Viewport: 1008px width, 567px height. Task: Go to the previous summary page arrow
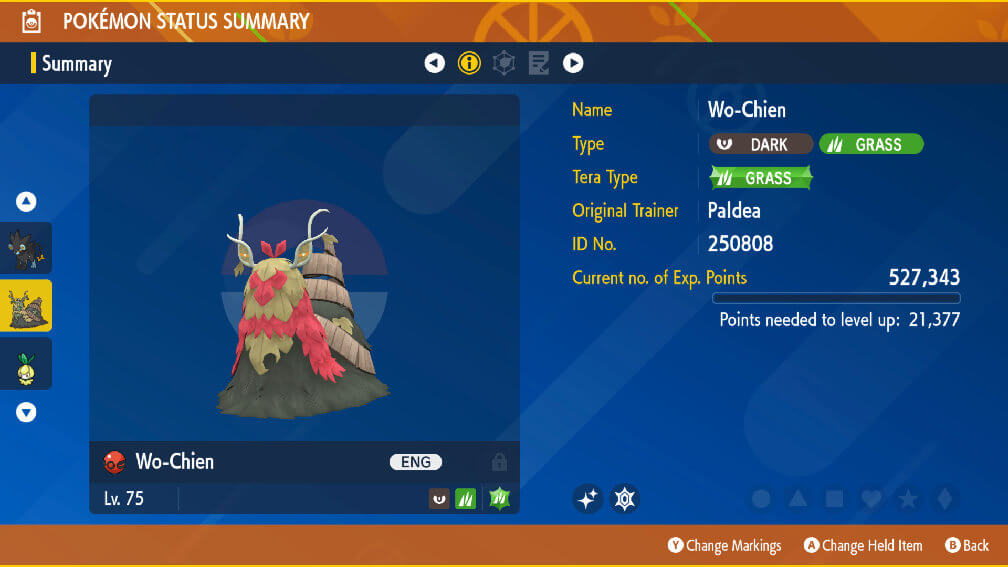coord(434,63)
